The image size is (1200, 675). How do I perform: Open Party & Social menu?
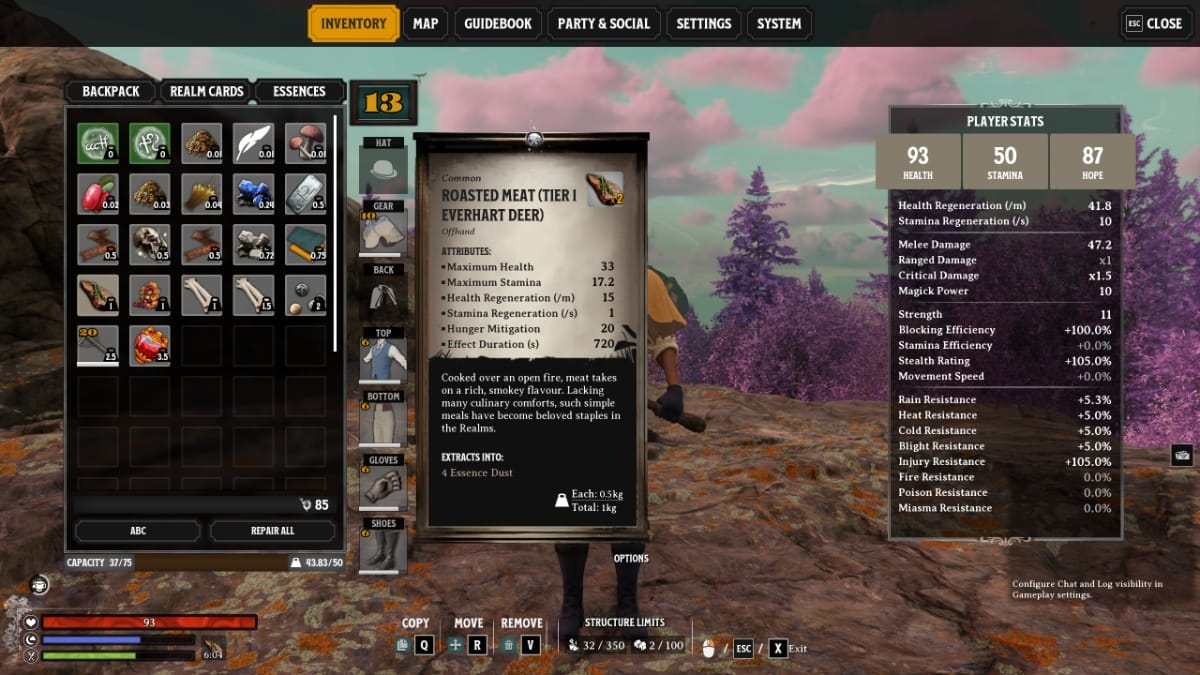click(x=603, y=24)
